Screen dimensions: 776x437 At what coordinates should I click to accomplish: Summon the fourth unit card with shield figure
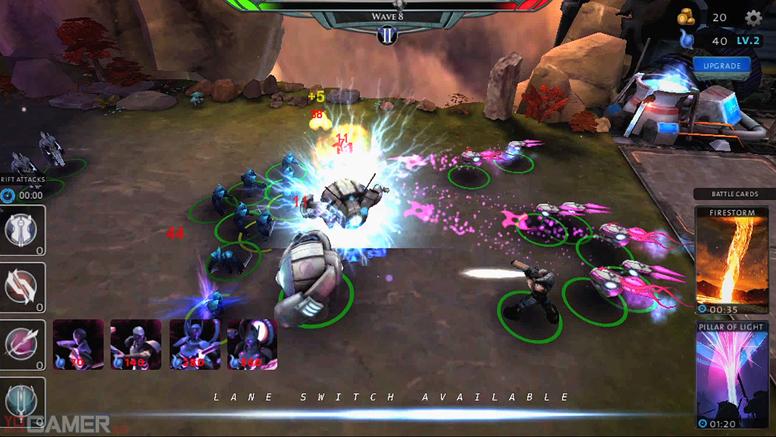[251, 344]
